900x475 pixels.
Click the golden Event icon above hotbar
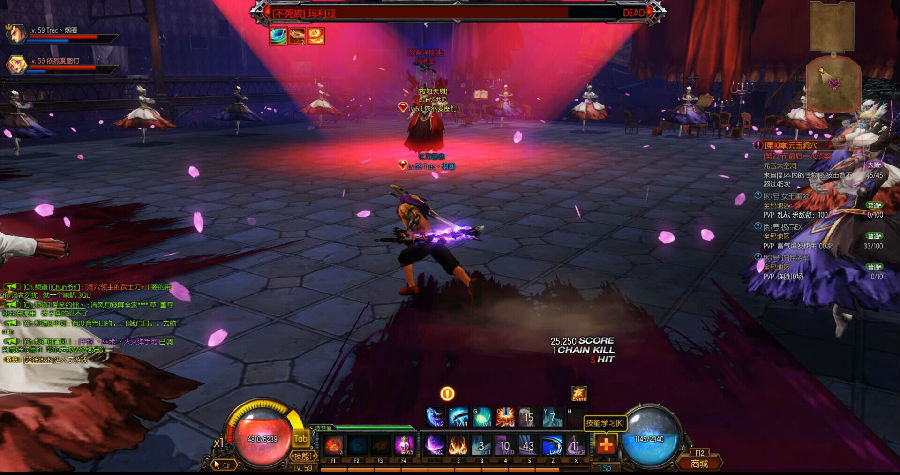point(578,392)
